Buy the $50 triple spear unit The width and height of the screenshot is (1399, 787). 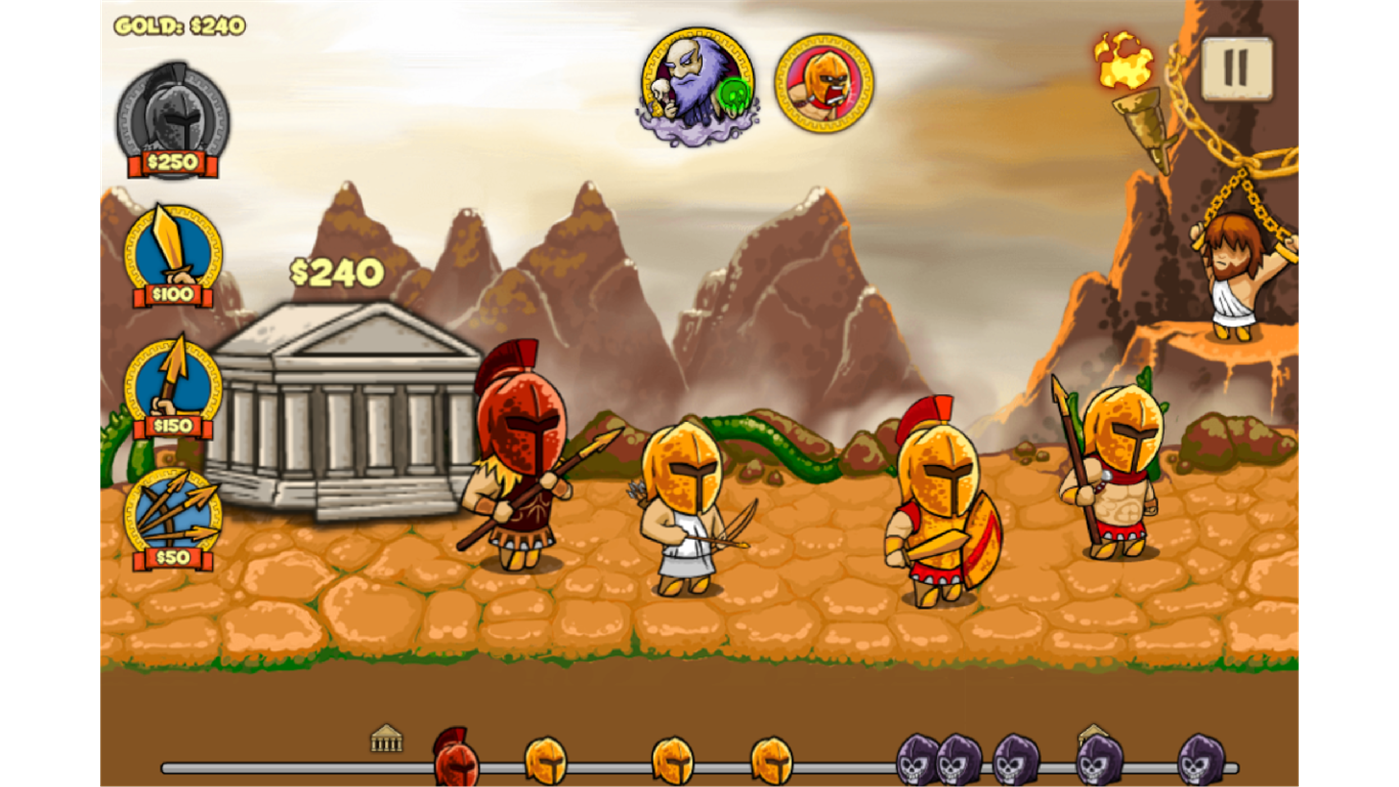click(x=170, y=515)
